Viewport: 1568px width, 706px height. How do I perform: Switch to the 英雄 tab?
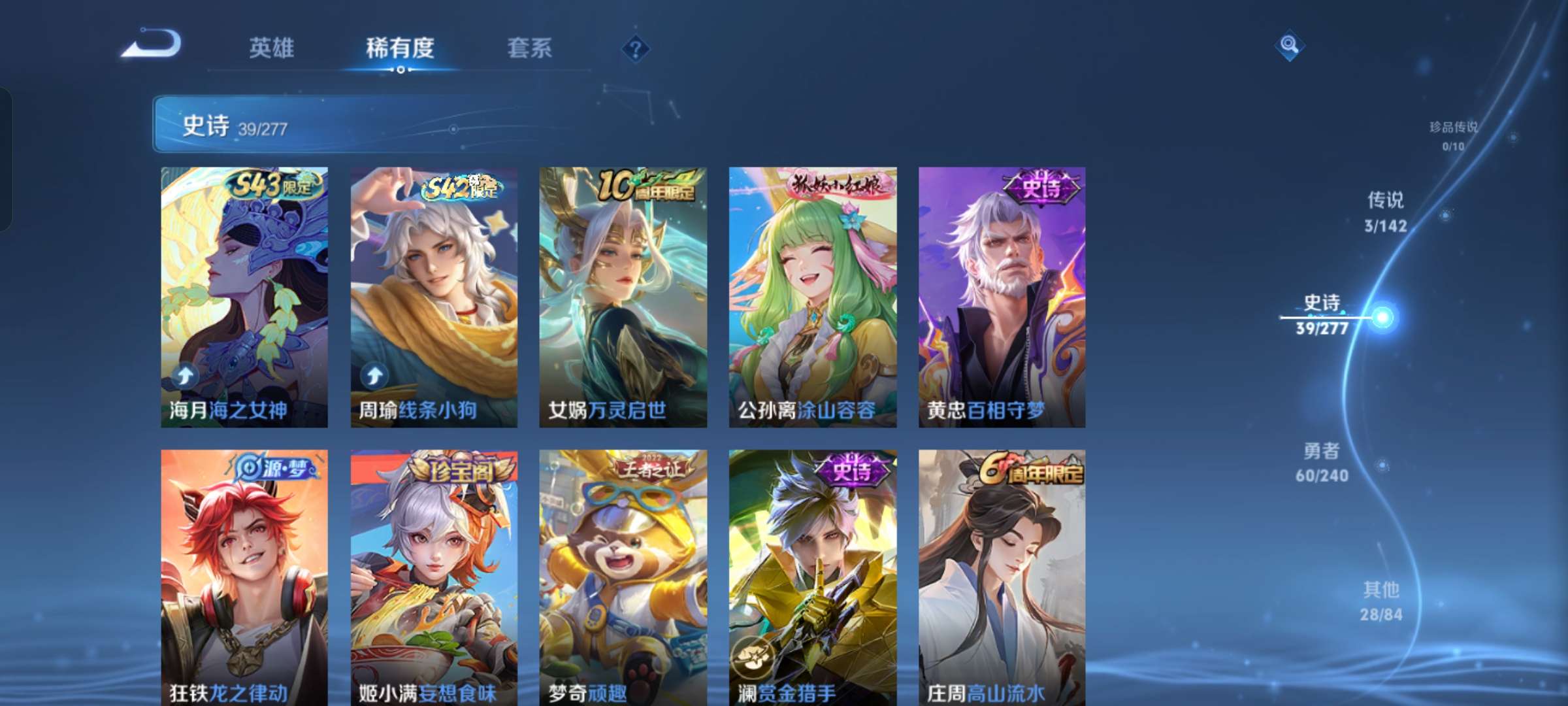272,48
